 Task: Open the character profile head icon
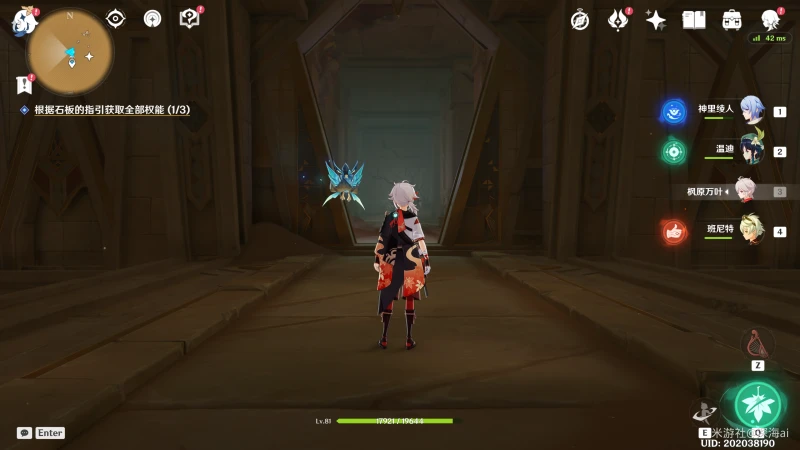click(x=770, y=20)
